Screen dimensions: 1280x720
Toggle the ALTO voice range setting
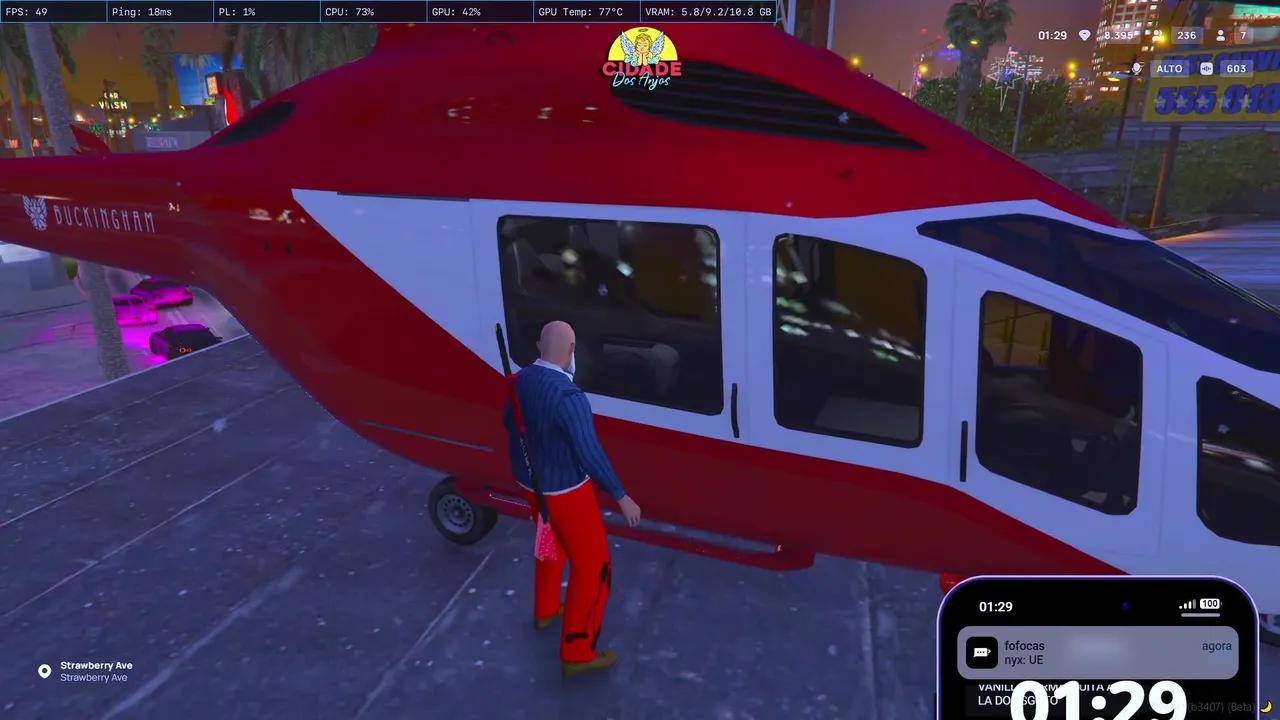tap(1167, 67)
